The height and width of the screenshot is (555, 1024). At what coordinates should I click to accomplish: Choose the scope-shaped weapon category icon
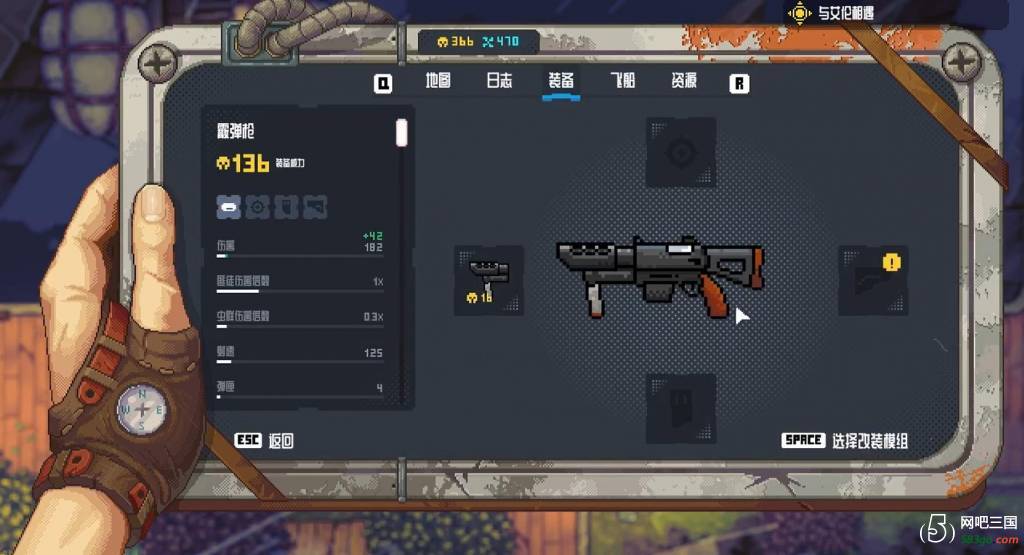point(258,207)
